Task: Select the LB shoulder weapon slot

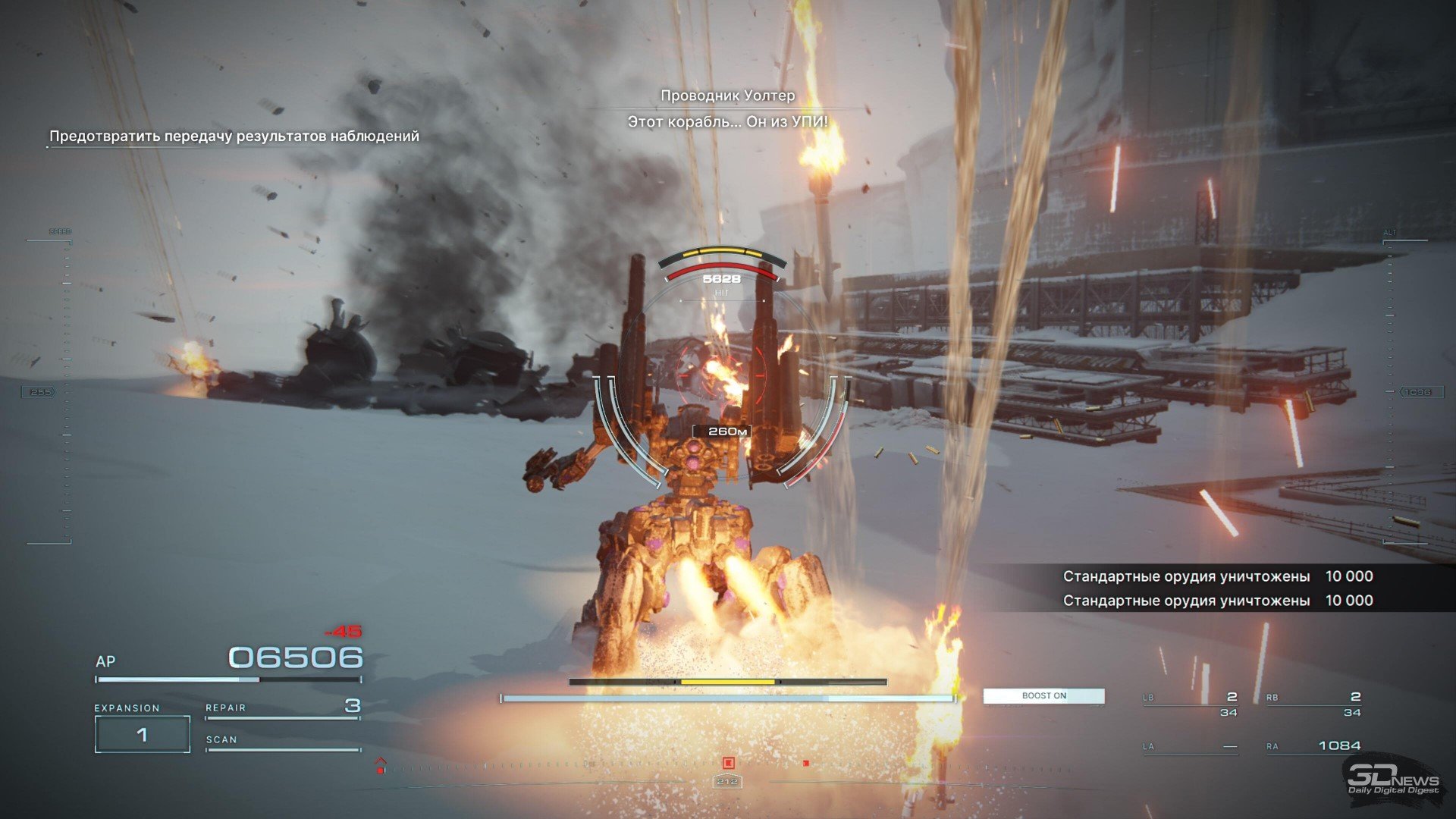Action: click(x=1191, y=704)
